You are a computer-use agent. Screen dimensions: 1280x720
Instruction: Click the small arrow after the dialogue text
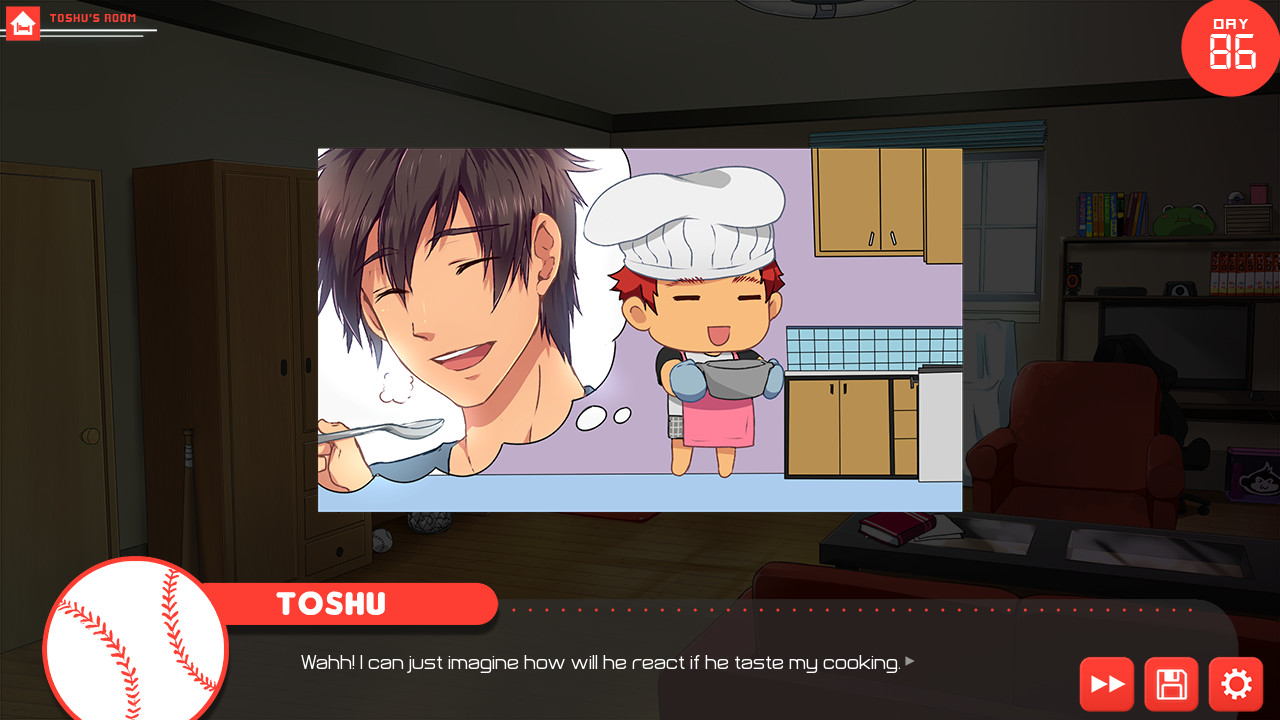(x=908, y=661)
